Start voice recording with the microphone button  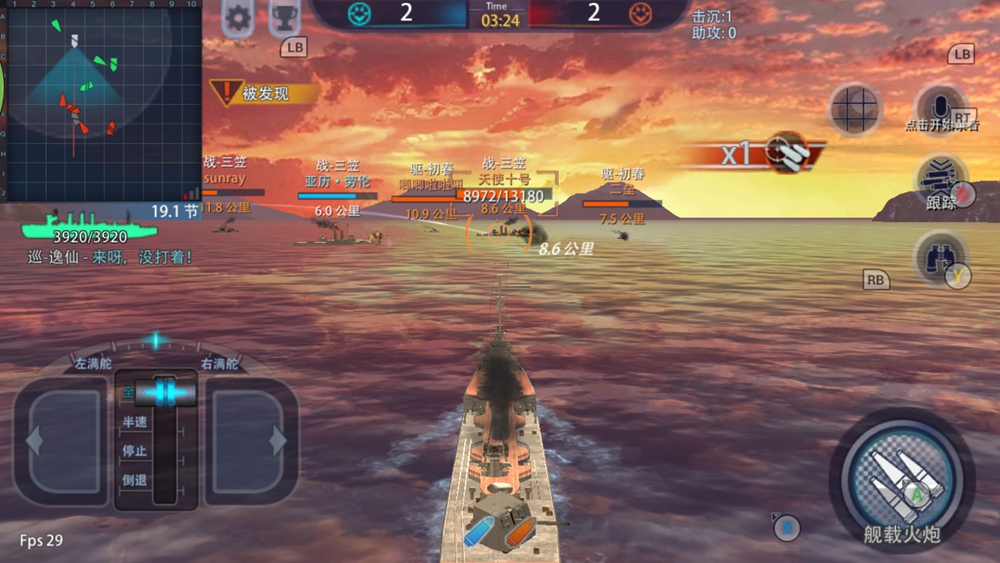(939, 105)
